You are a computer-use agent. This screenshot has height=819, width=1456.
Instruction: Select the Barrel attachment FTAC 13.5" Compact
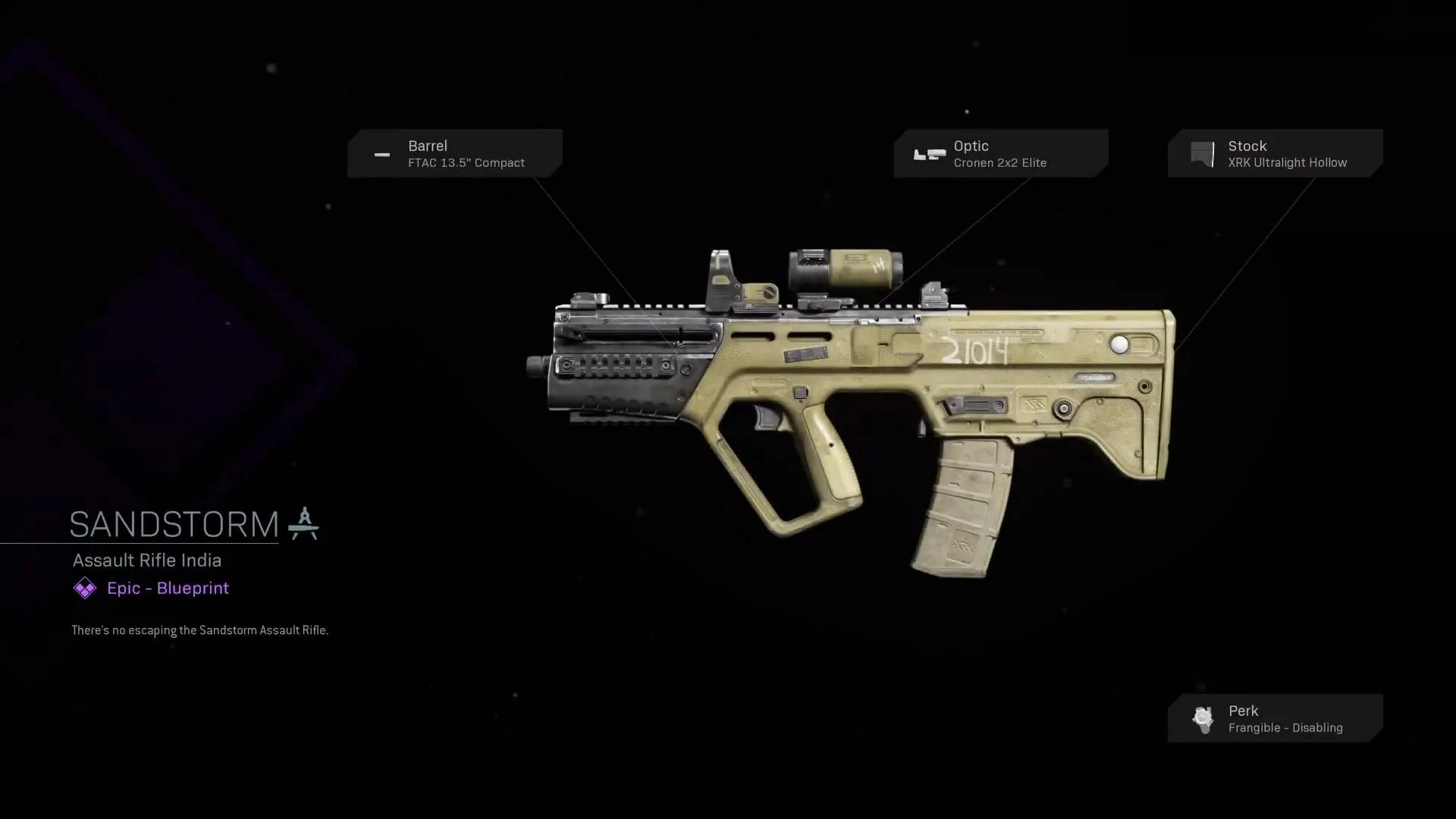pyautogui.click(x=455, y=154)
